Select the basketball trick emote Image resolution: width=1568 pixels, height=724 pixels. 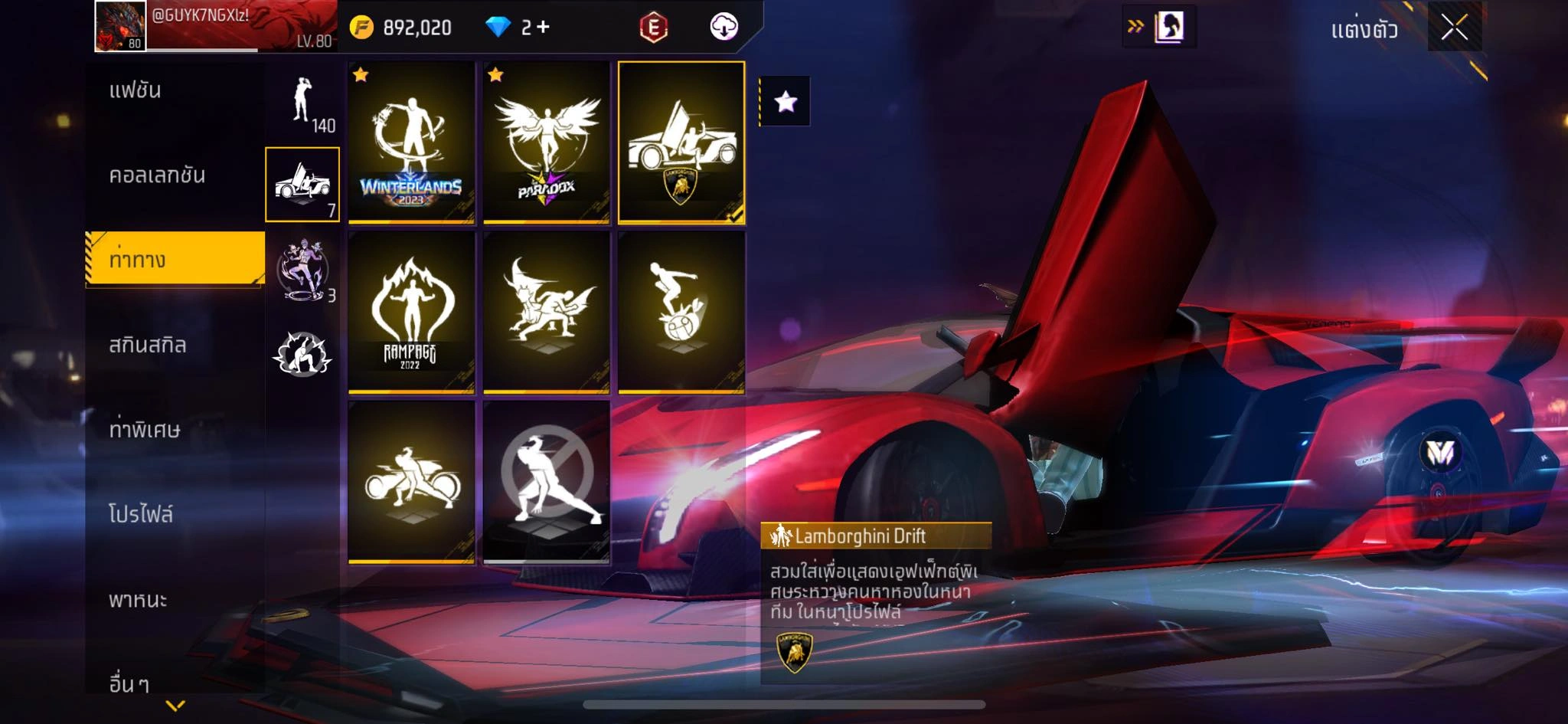(681, 313)
